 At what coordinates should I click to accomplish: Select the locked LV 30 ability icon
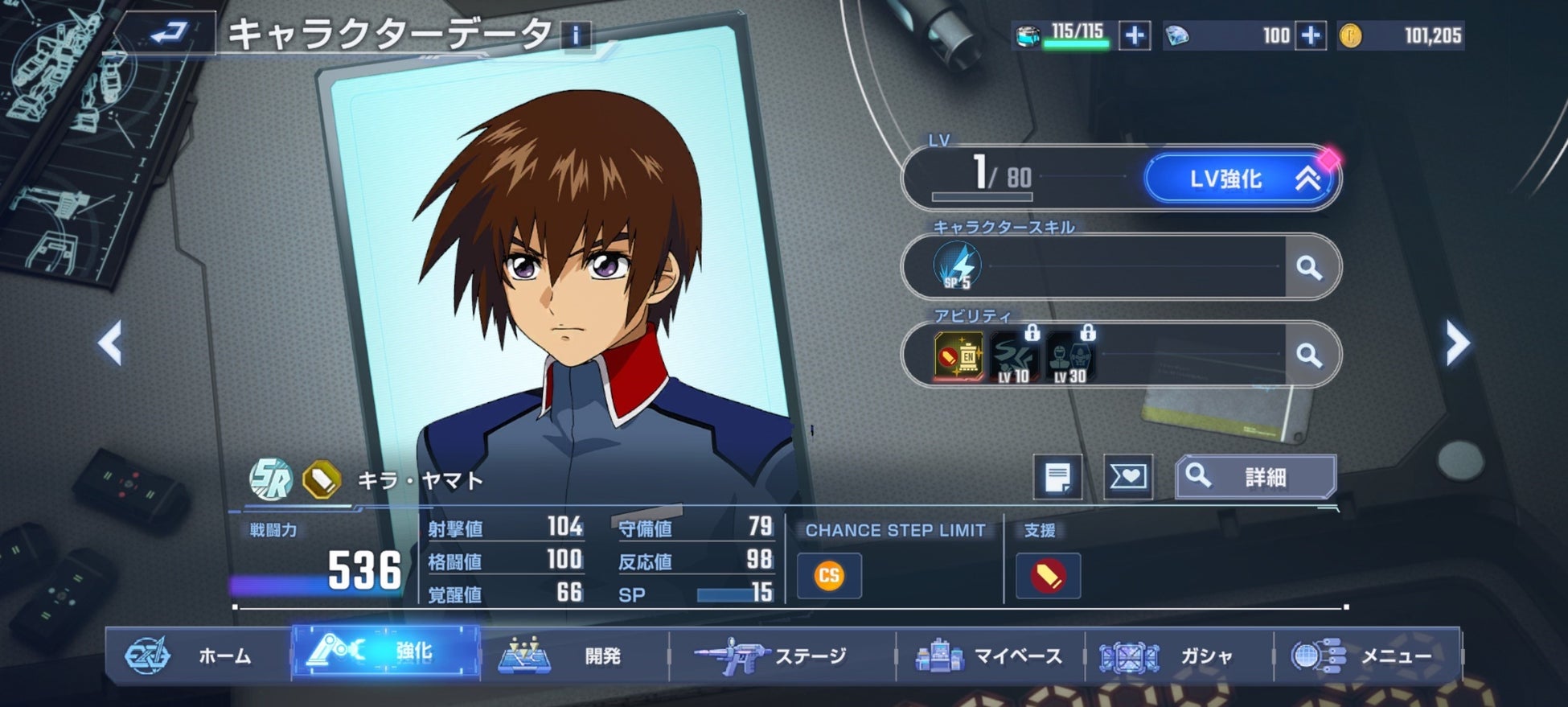(1070, 357)
